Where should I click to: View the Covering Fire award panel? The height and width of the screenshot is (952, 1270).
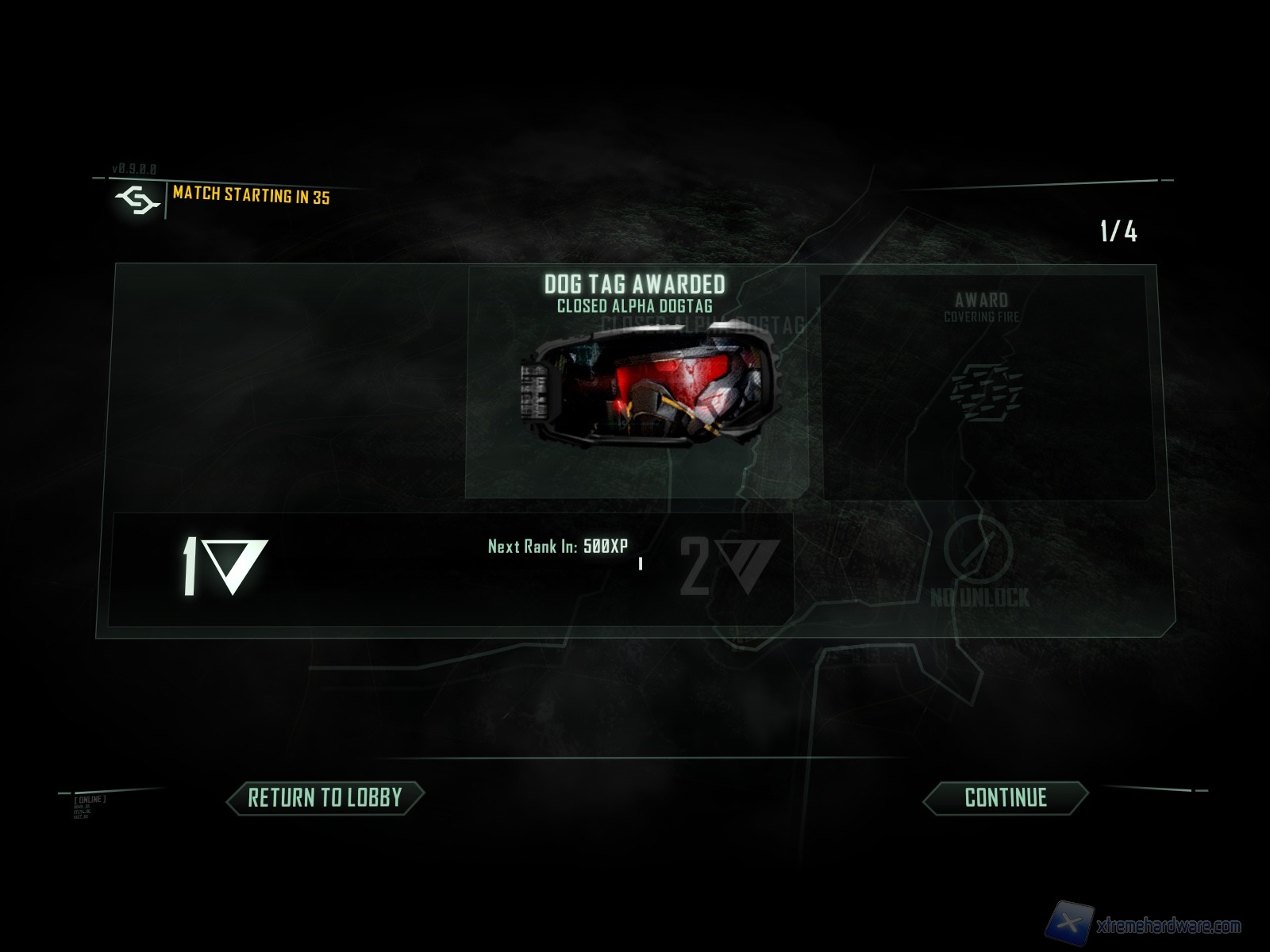click(985, 387)
